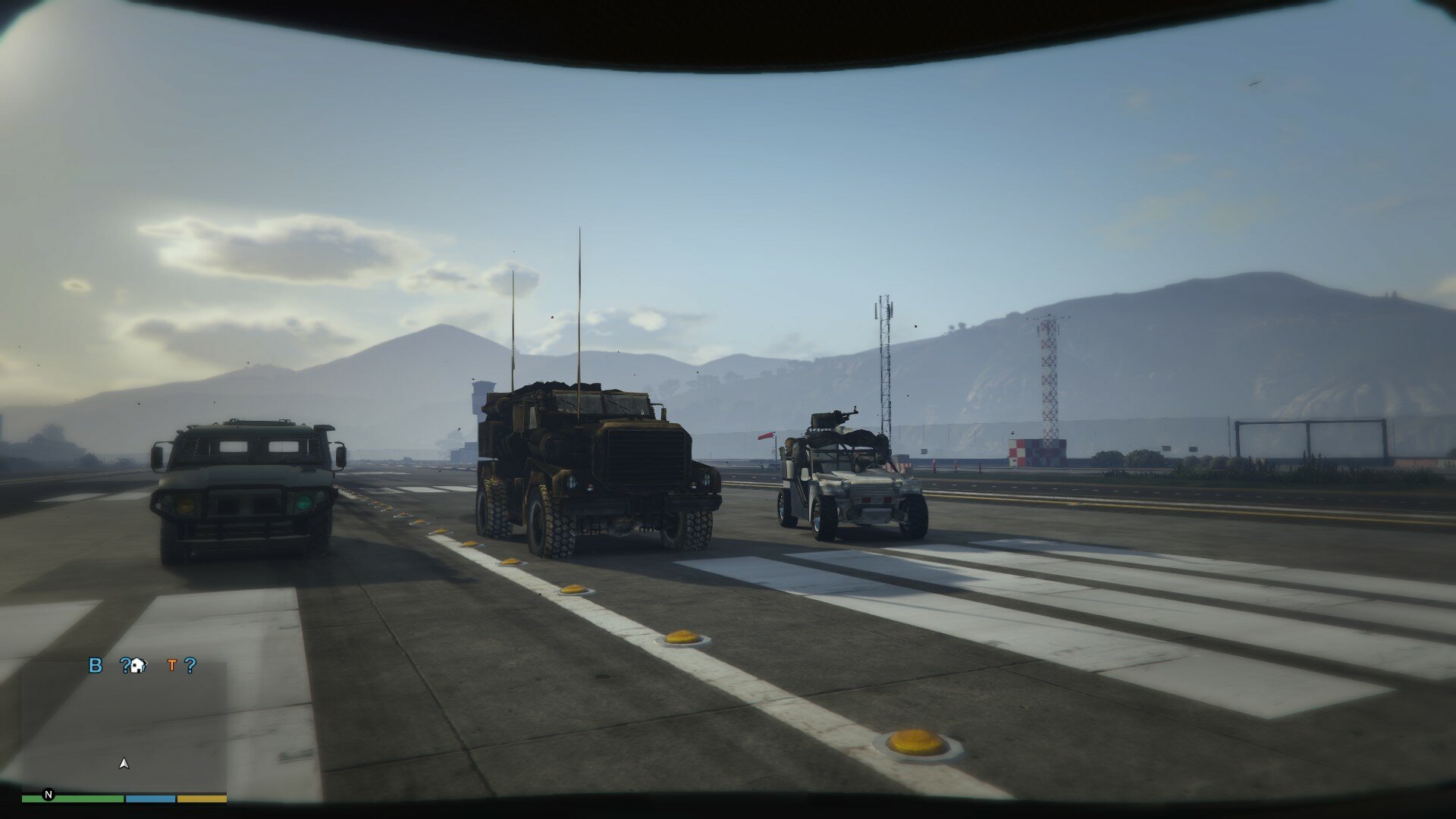Viewport: 1456px width, 819px height.
Task: Click the N north compass marker
Action: tap(49, 795)
